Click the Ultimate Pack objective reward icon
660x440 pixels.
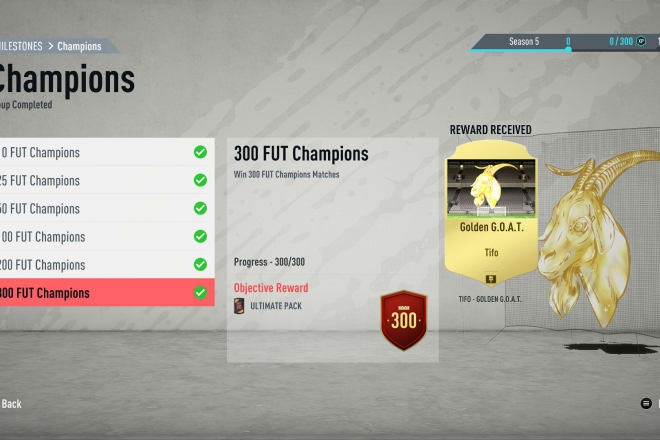[x=239, y=306]
